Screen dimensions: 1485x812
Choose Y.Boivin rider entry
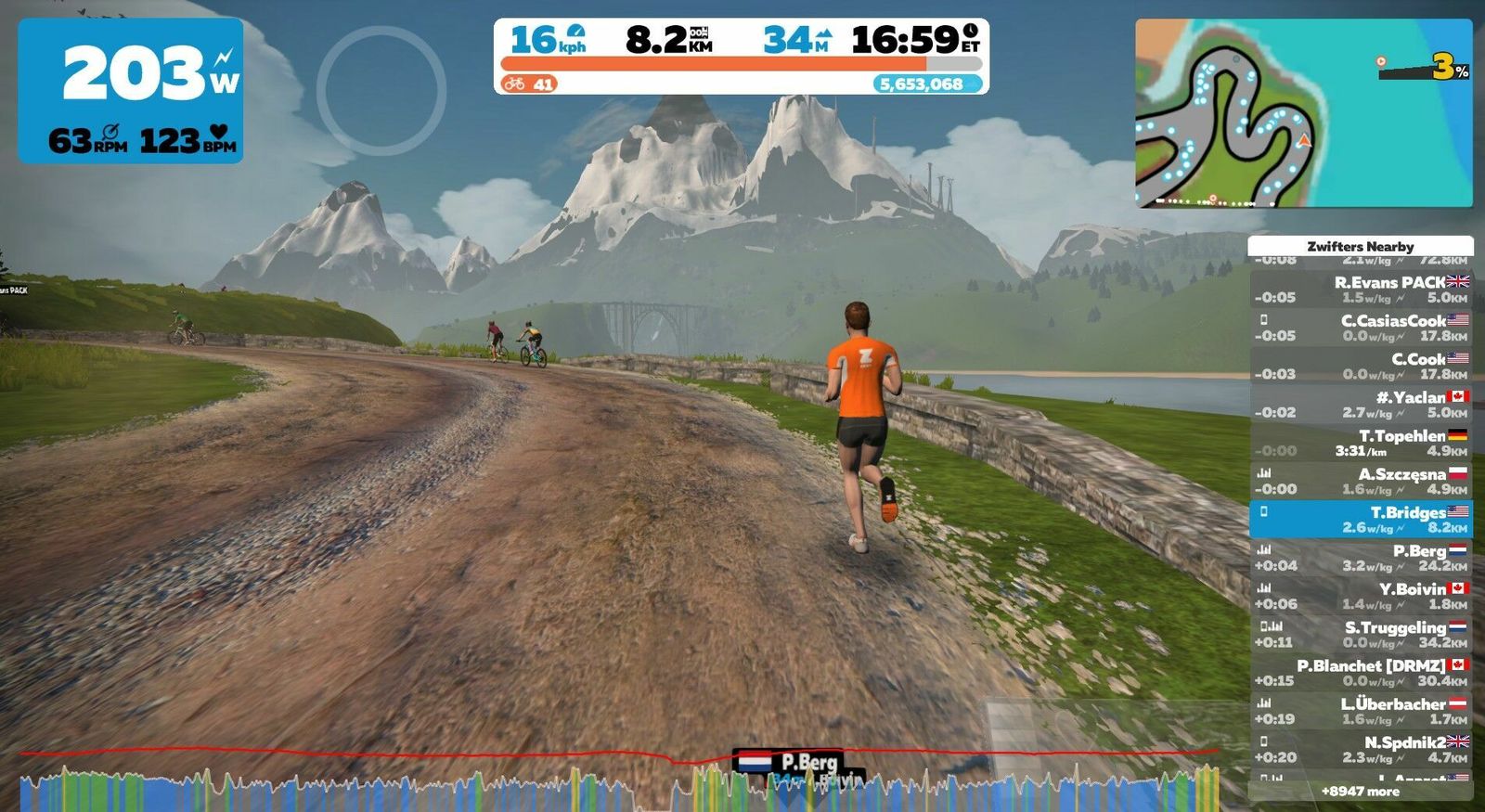pos(1361,596)
